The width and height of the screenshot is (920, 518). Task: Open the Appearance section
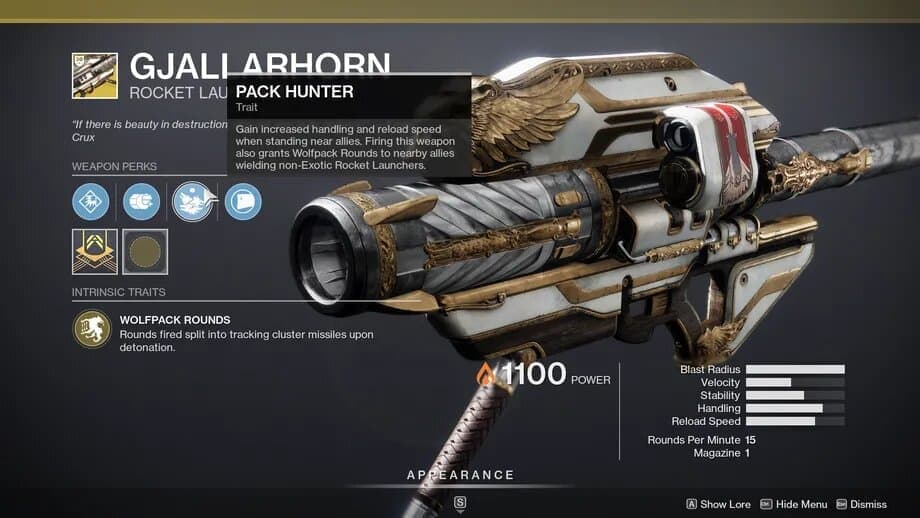click(x=460, y=475)
